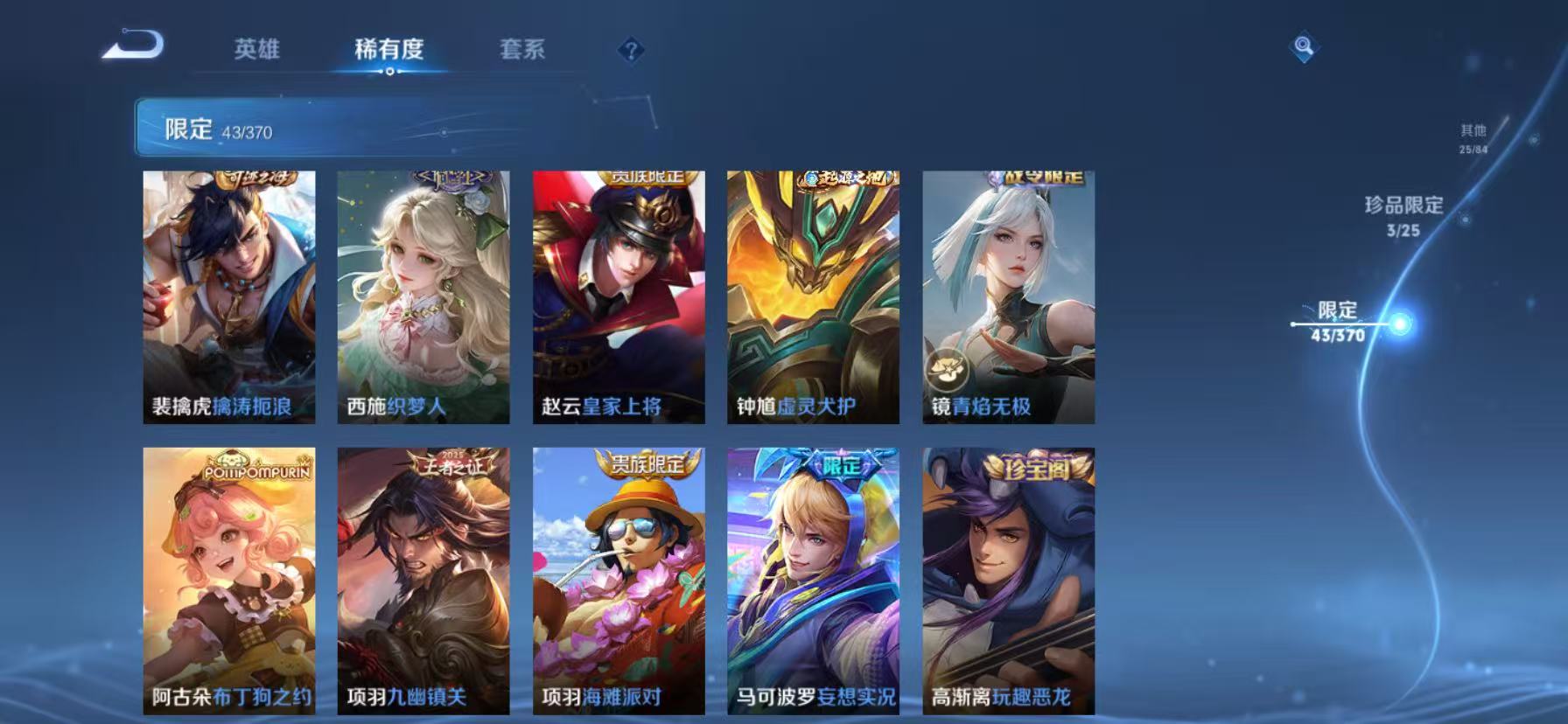This screenshot has height=724, width=1568.
Task: Switch to the 英雄 tab
Action: 255,50
